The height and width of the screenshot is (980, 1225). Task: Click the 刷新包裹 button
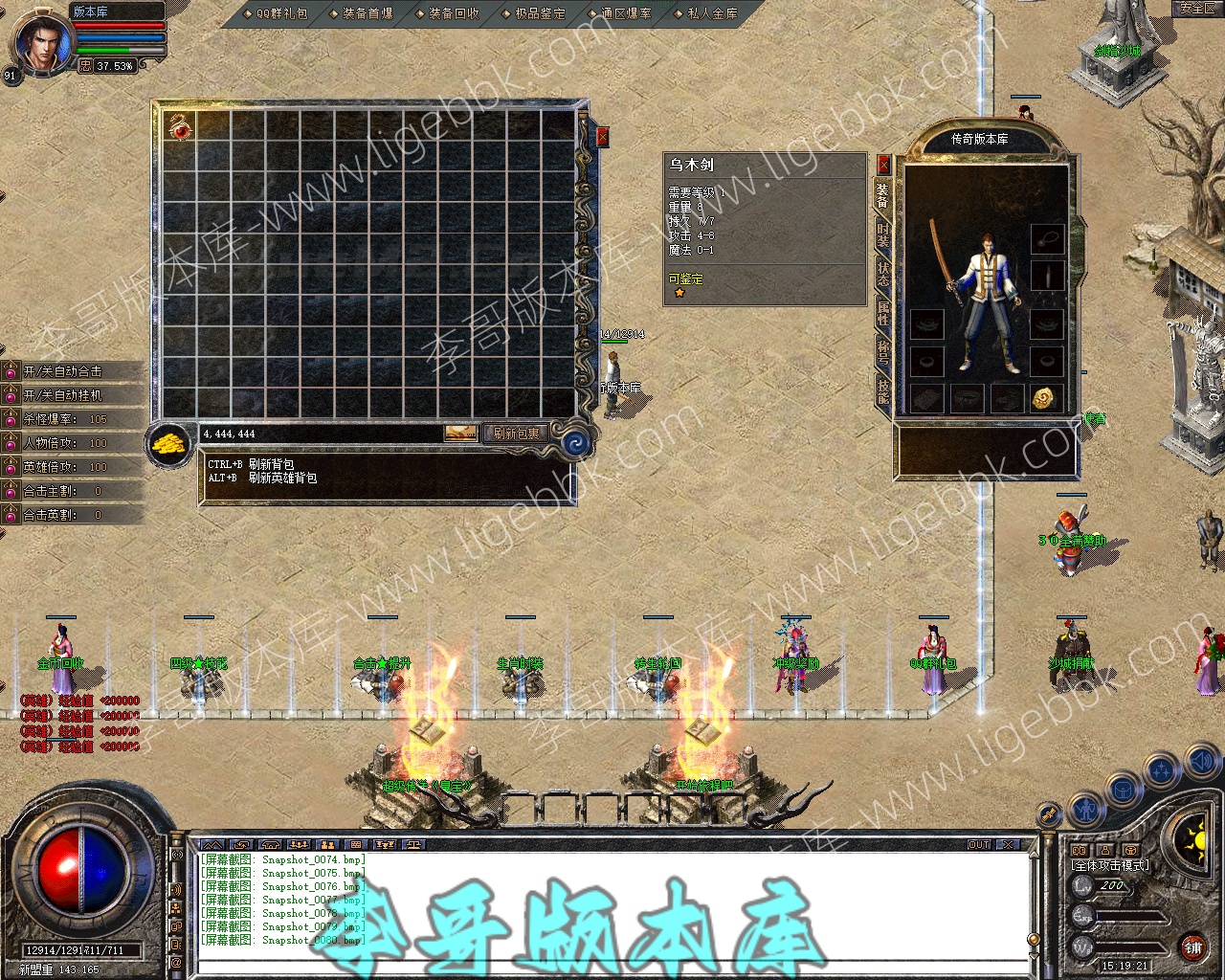coord(517,434)
